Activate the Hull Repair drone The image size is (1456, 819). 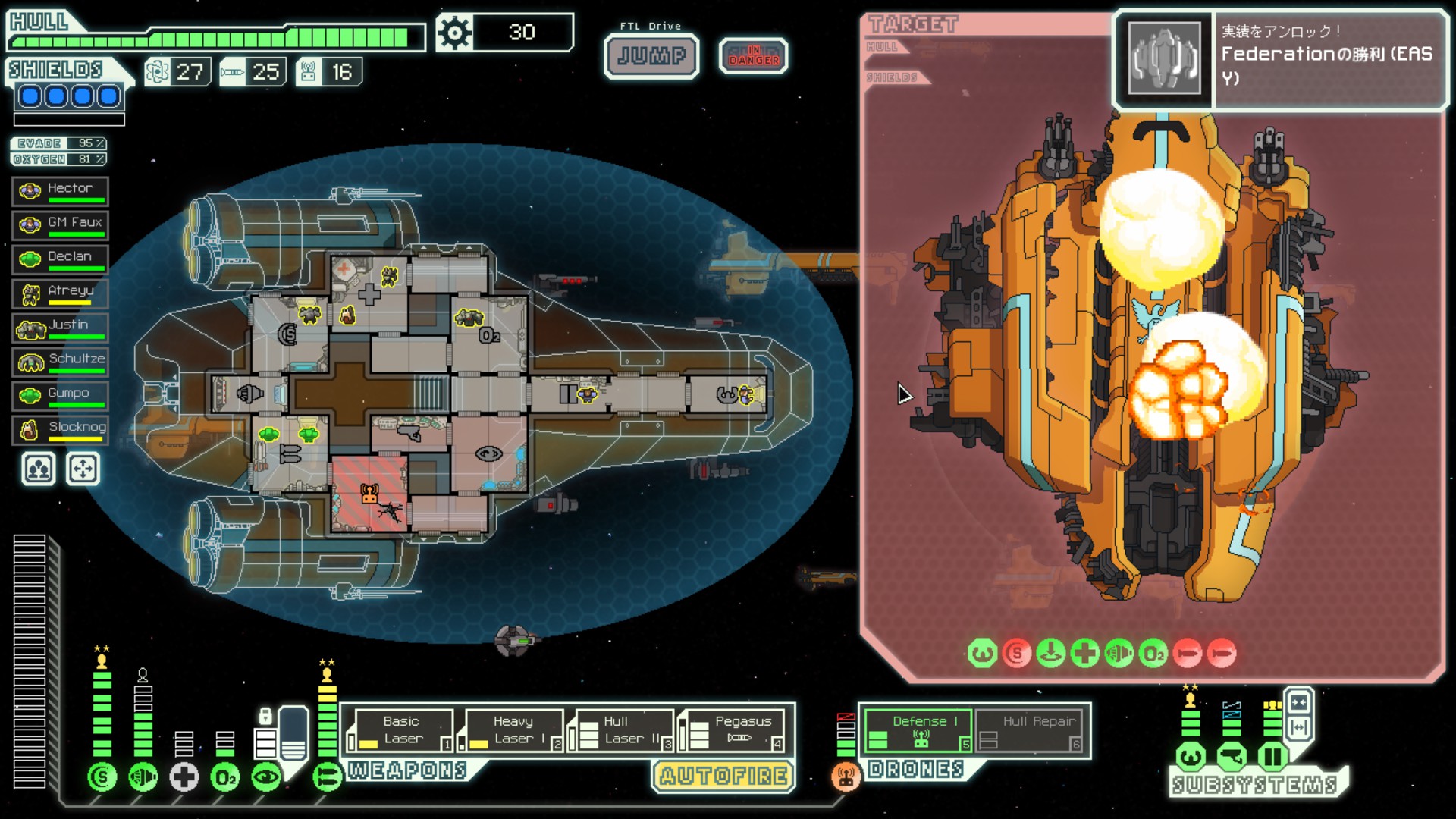1029,730
